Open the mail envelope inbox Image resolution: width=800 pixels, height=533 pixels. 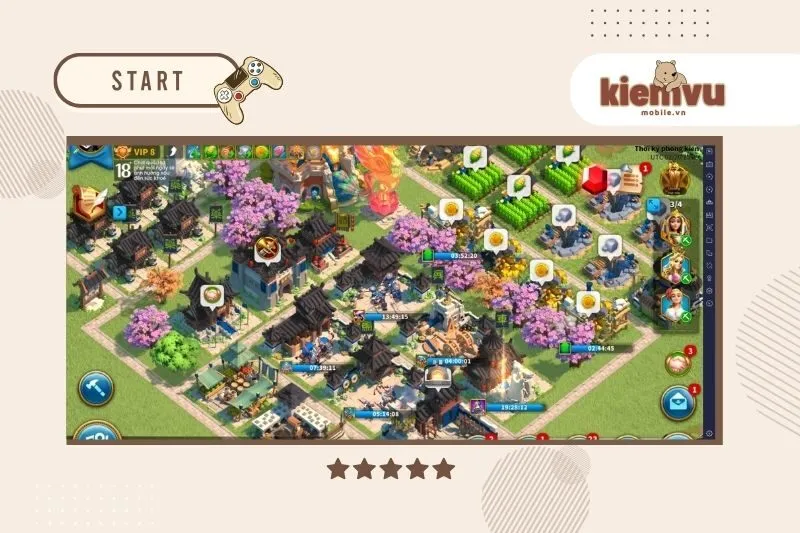(x=677, y=403)
